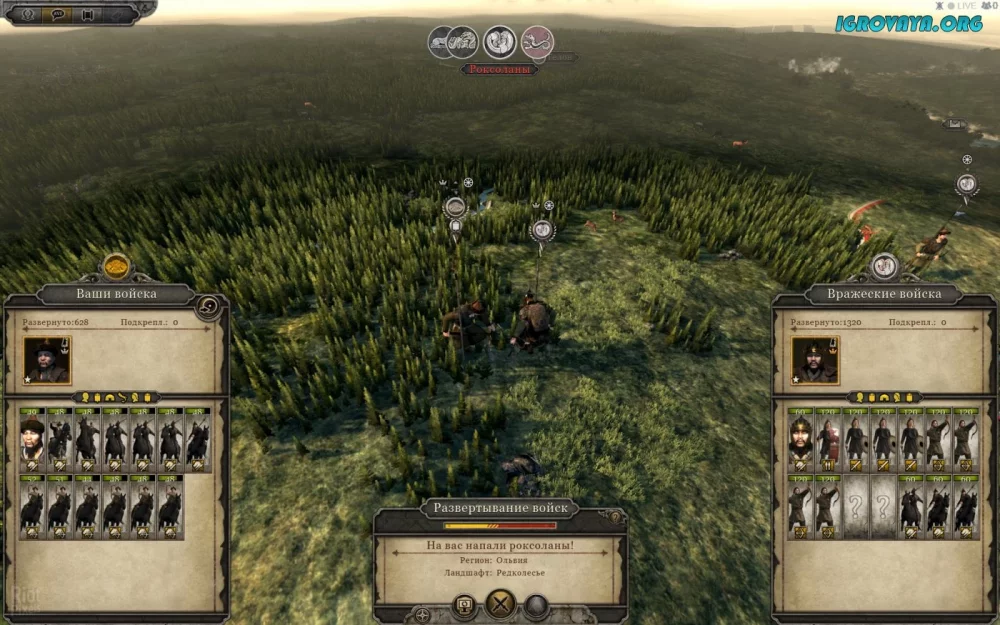Select the enemy general's unit card

[x=800, y=439]
